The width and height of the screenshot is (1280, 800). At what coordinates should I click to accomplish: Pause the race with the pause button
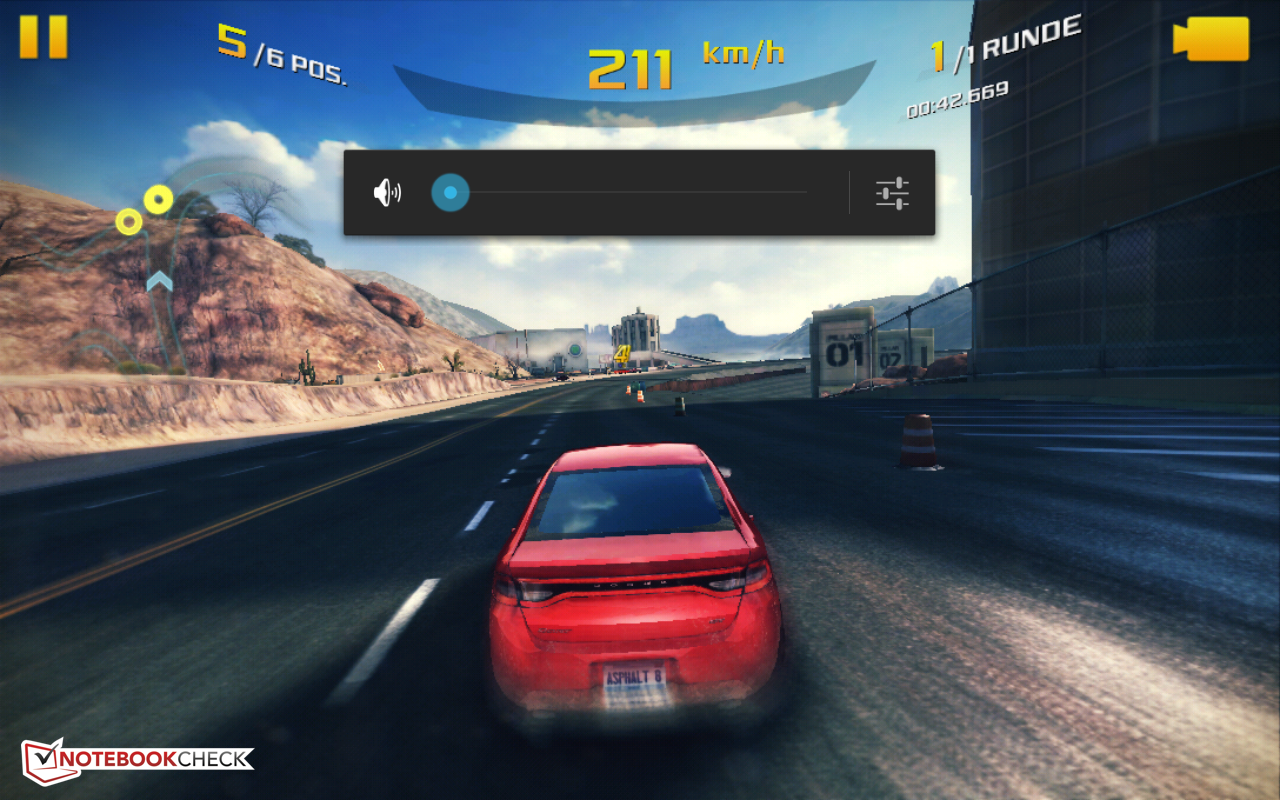[43, 37]
